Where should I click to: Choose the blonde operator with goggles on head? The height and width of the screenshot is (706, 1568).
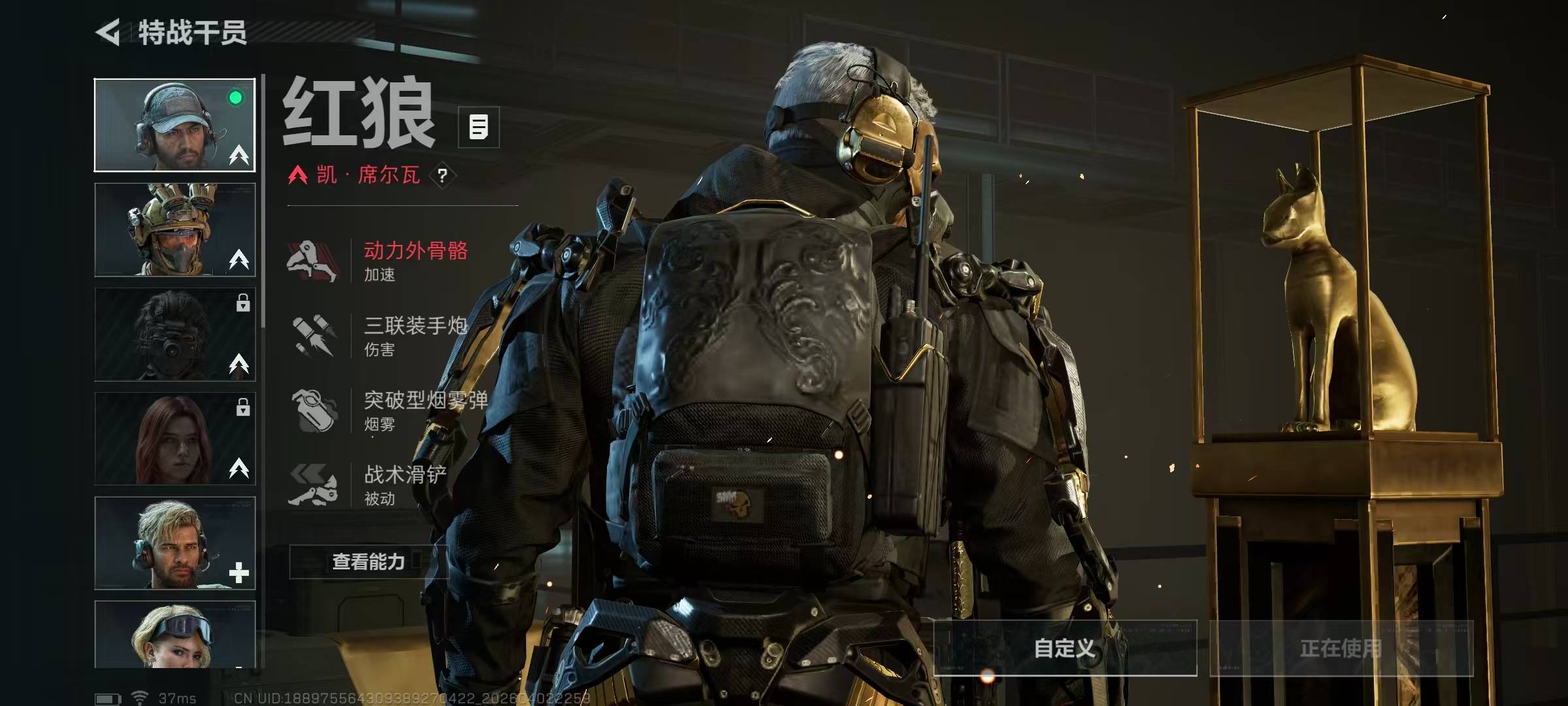coord(175,635)
